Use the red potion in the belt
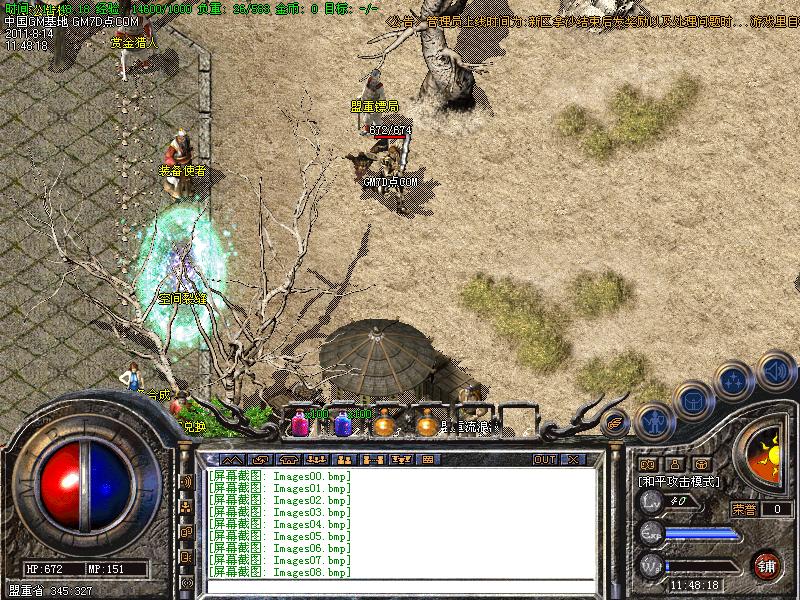 point(300,423)
